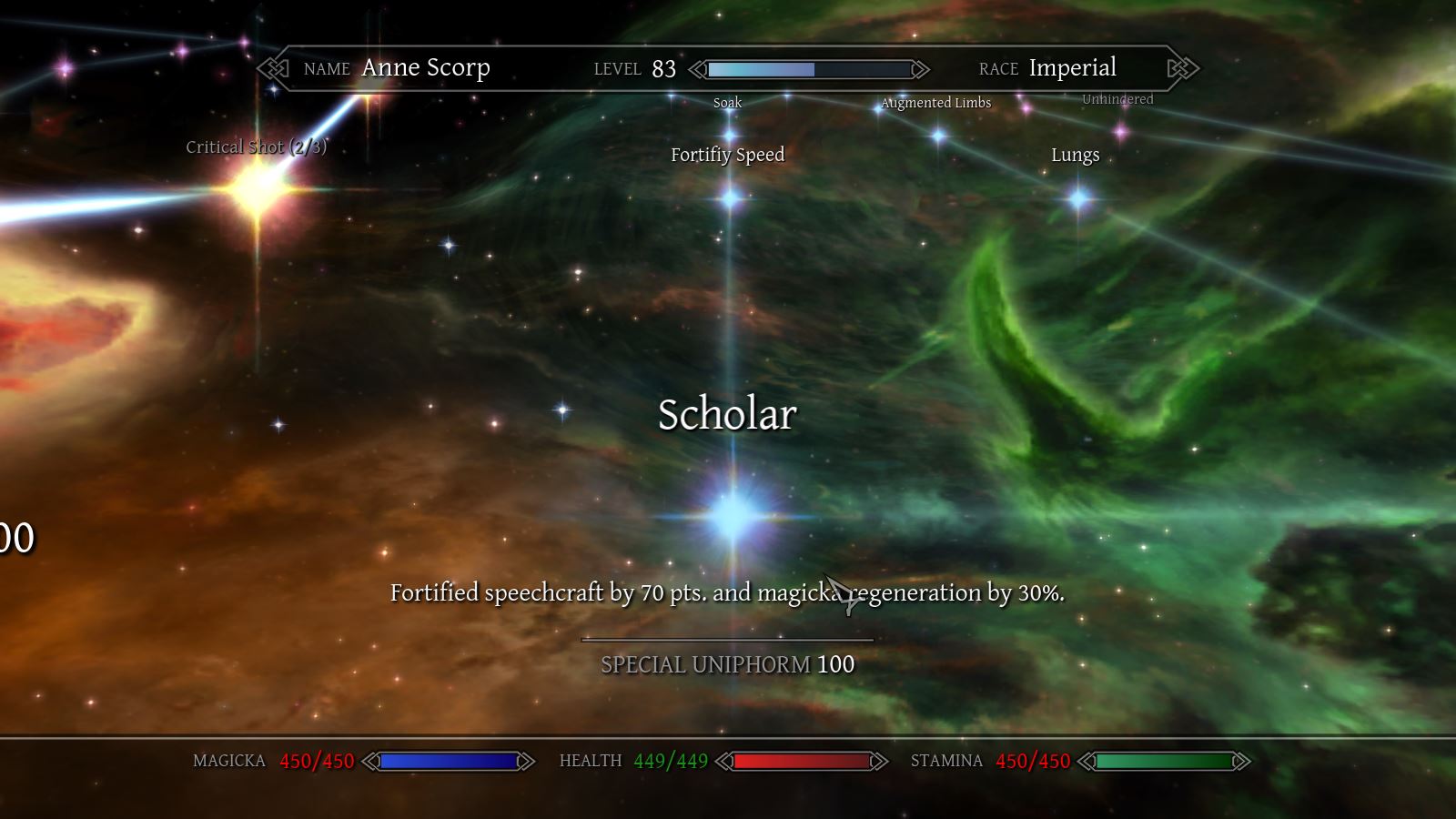Select the Lungs perk star
The width and height of the screenshot is (1456, 819).
click(x=1079, y=197)
